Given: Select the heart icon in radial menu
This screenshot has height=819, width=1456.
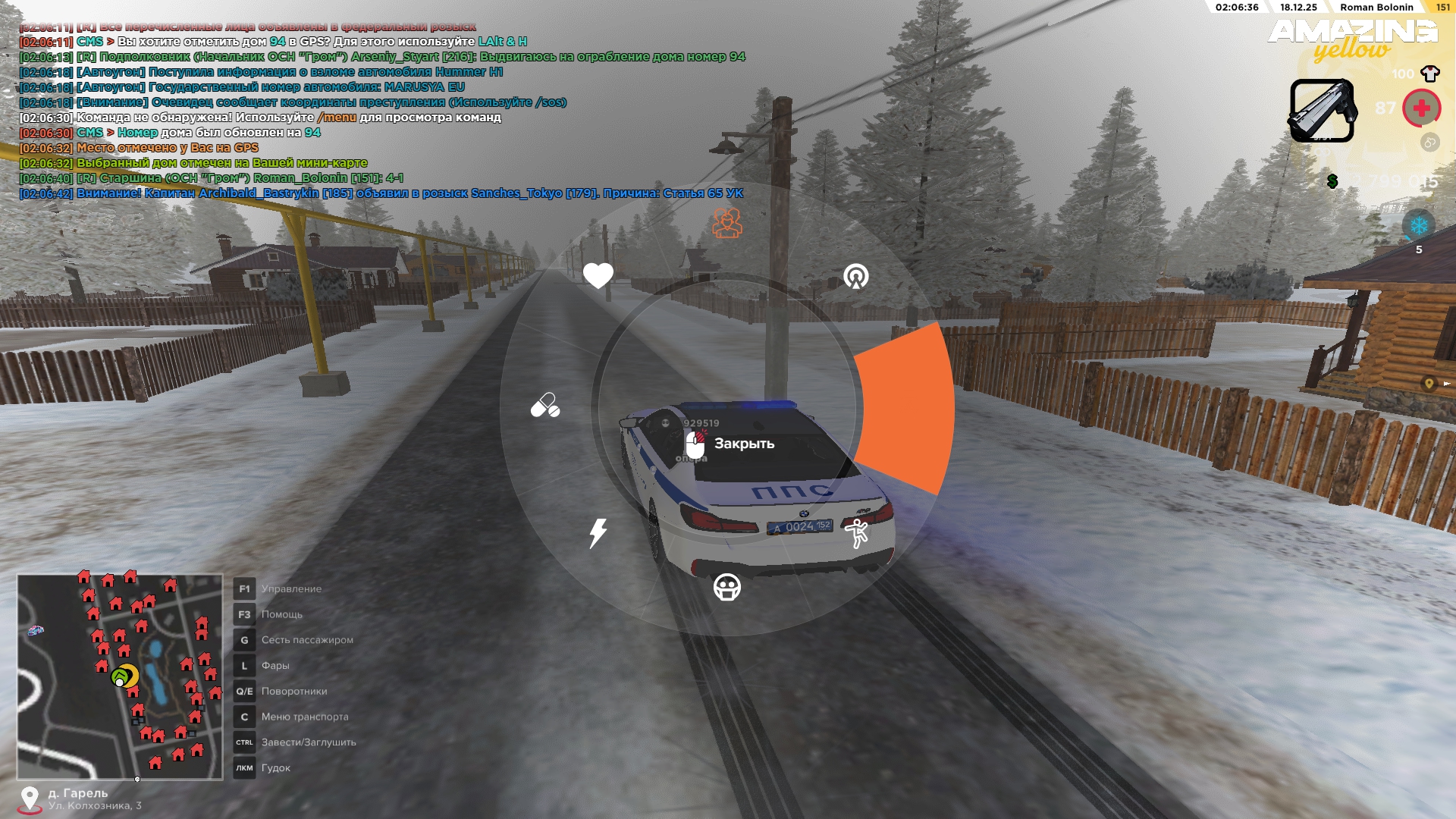Looking at the screenshot, I should 598,275.
